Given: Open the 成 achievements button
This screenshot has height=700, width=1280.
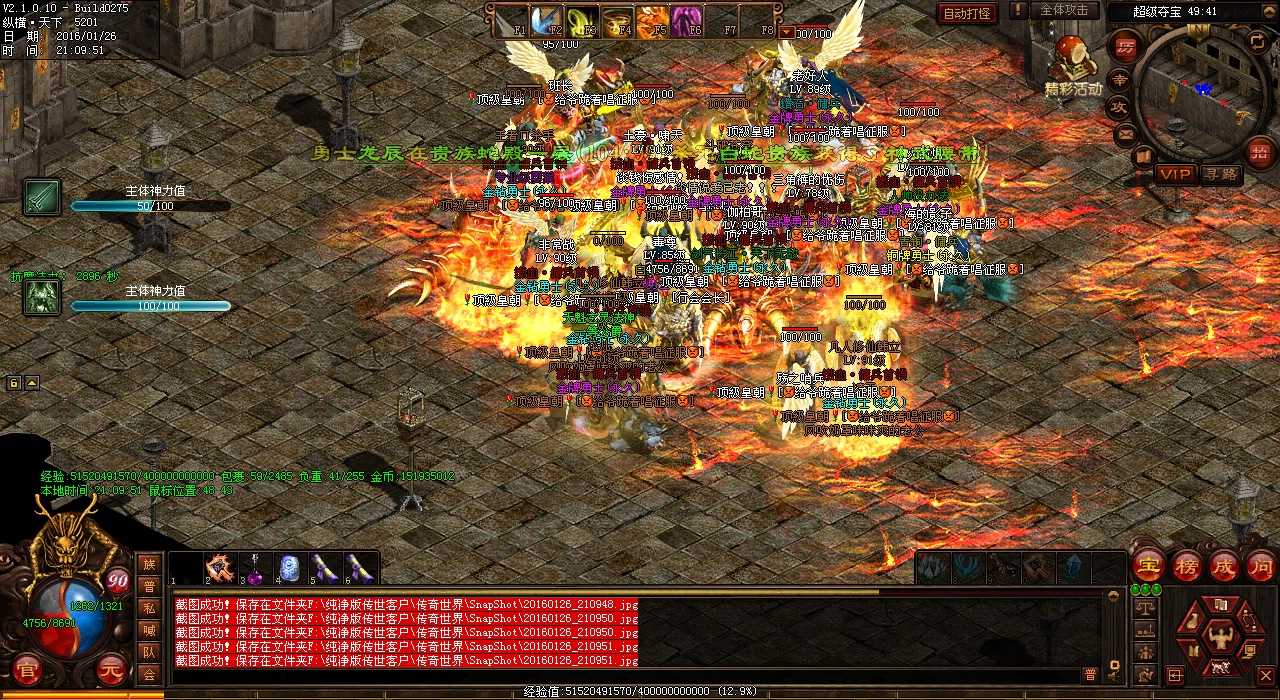Looking at the screenshot, I should [x=1224, y=565].
